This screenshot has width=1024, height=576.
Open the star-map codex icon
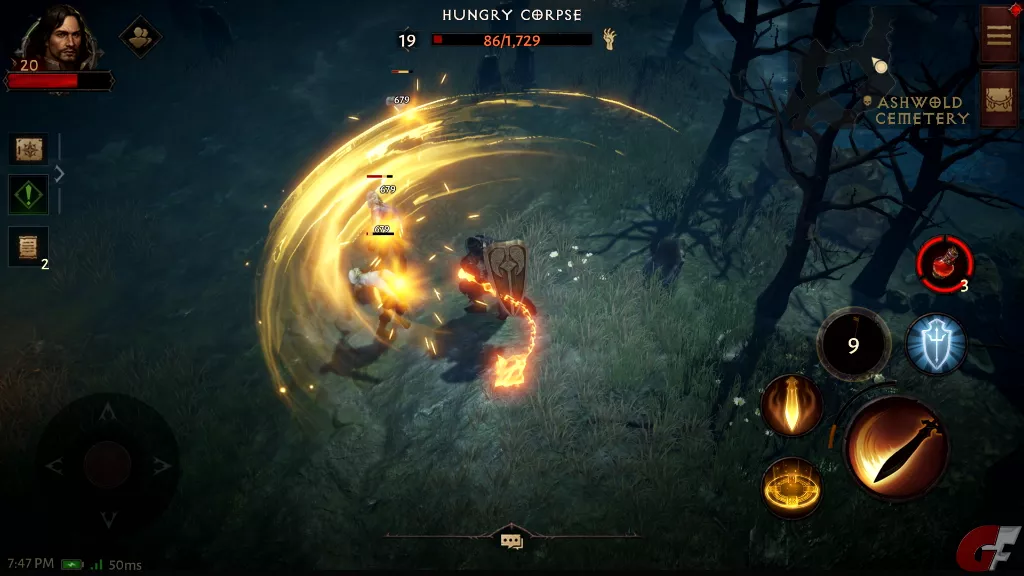click(x=28, y=148)
